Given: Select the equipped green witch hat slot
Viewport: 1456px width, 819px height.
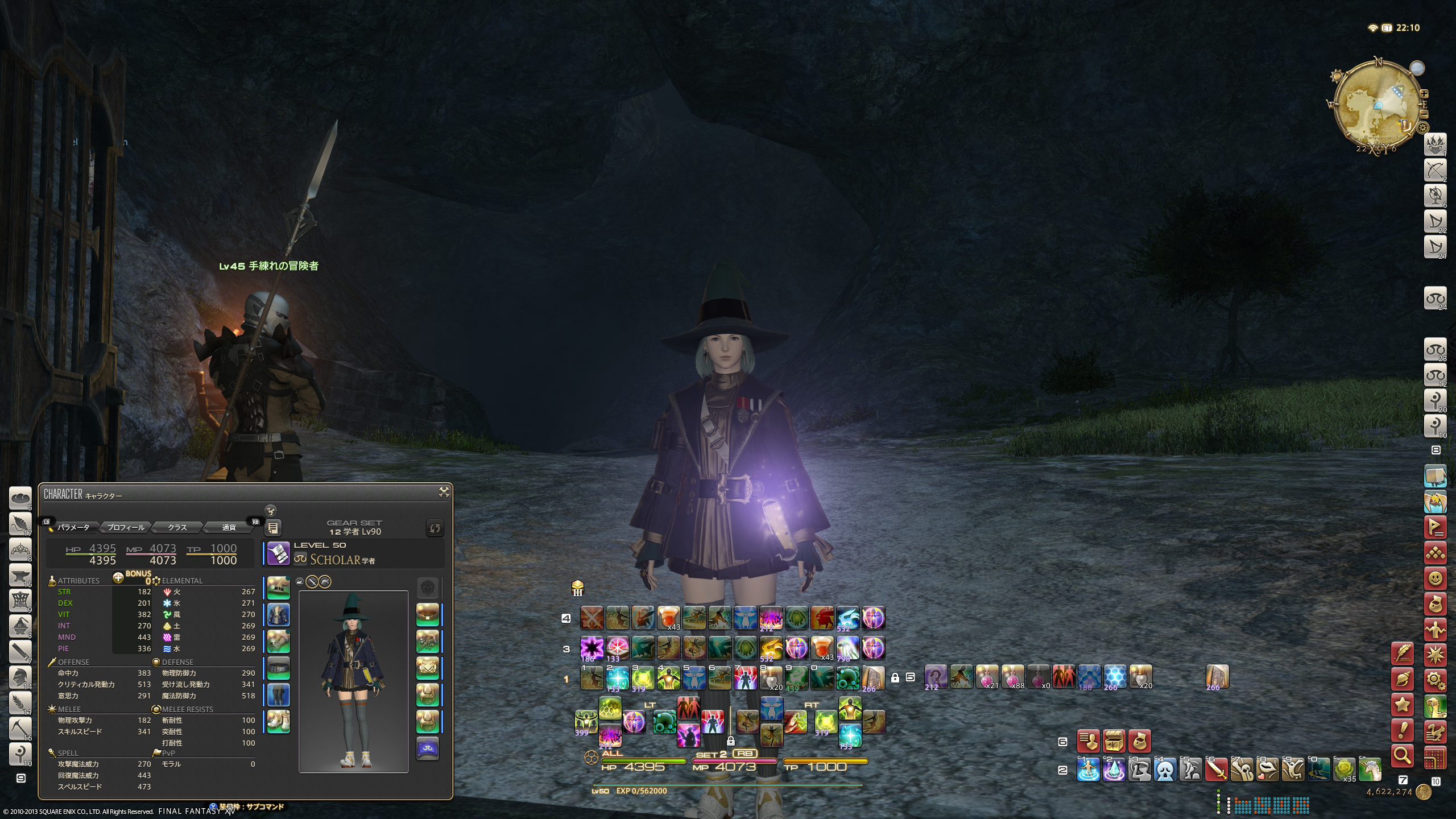Looking at the screenshot, I should tap(279, 588).
